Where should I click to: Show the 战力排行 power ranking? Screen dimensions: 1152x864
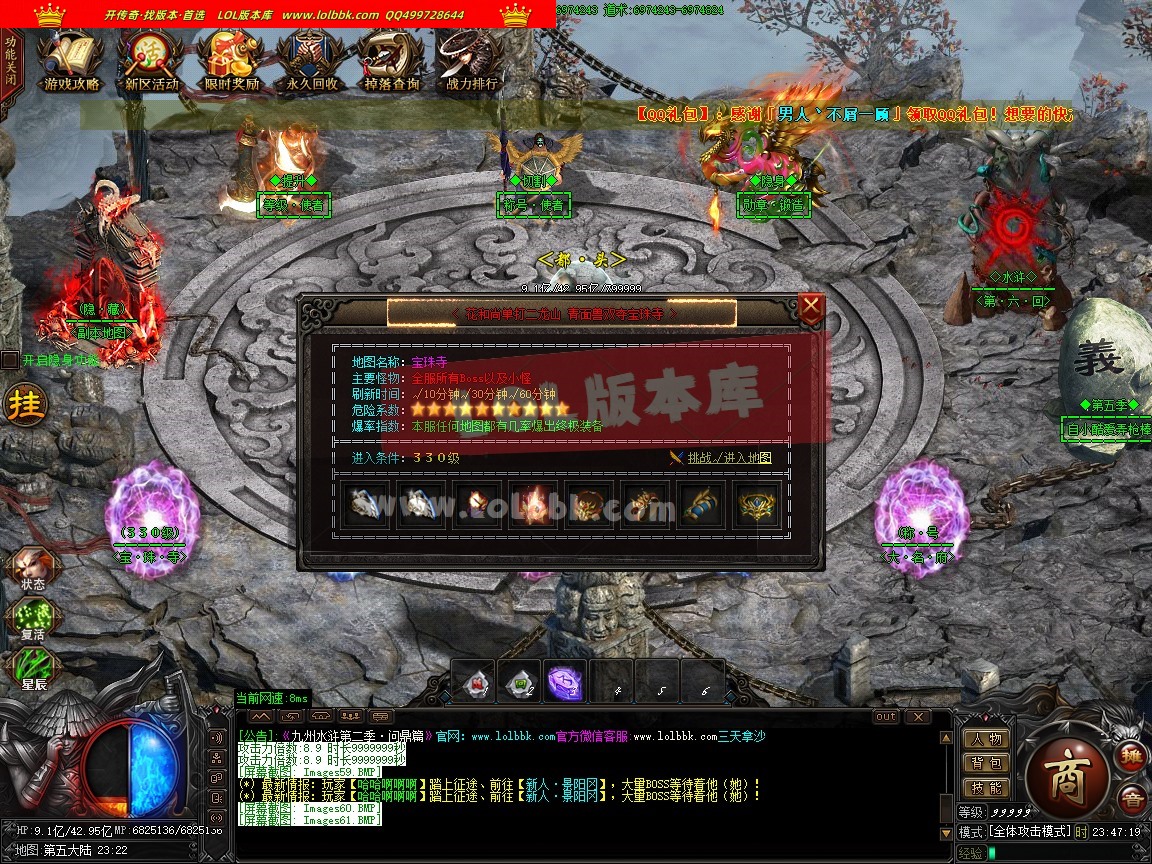tap(471, 62)
